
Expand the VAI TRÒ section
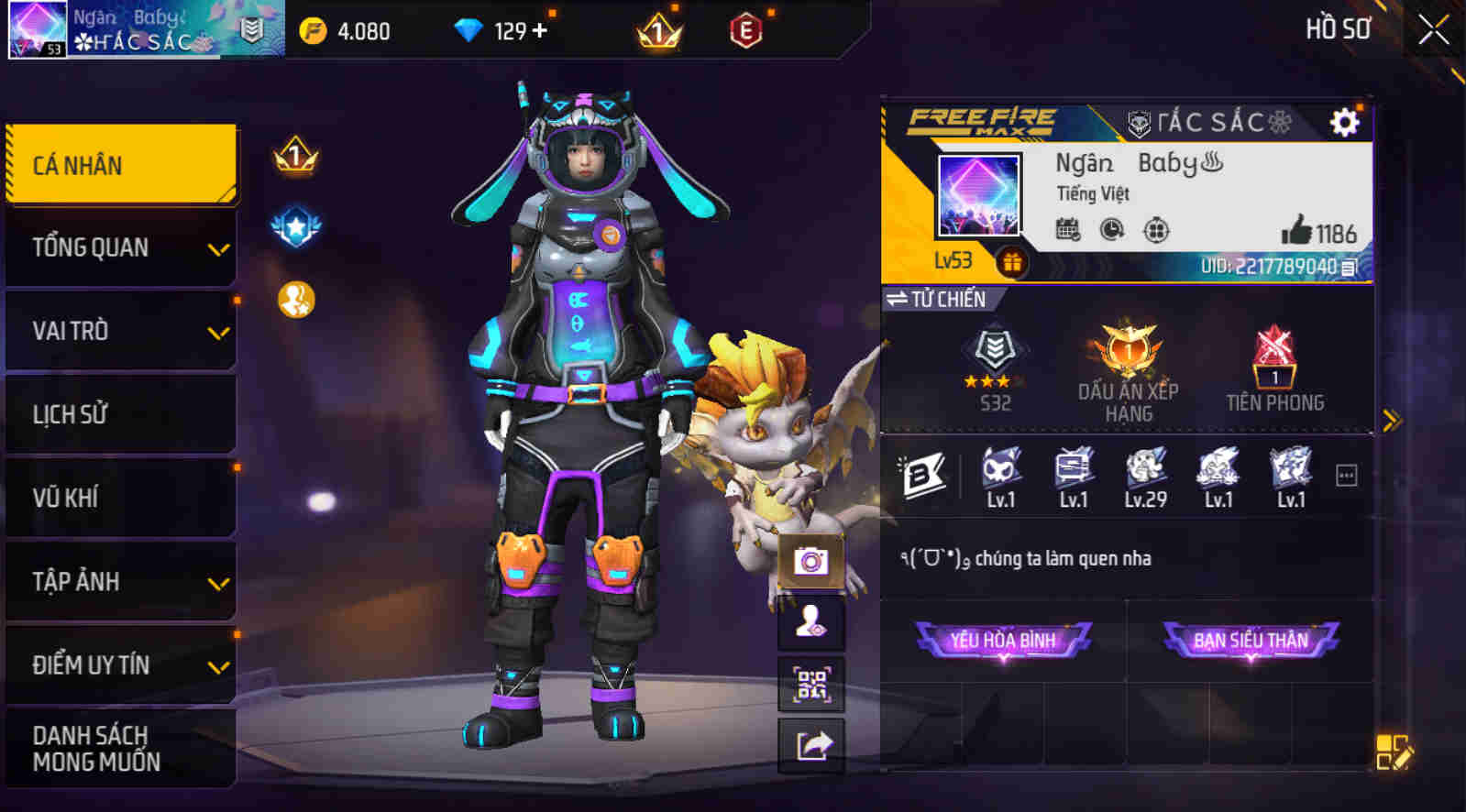tap(120, 330)
